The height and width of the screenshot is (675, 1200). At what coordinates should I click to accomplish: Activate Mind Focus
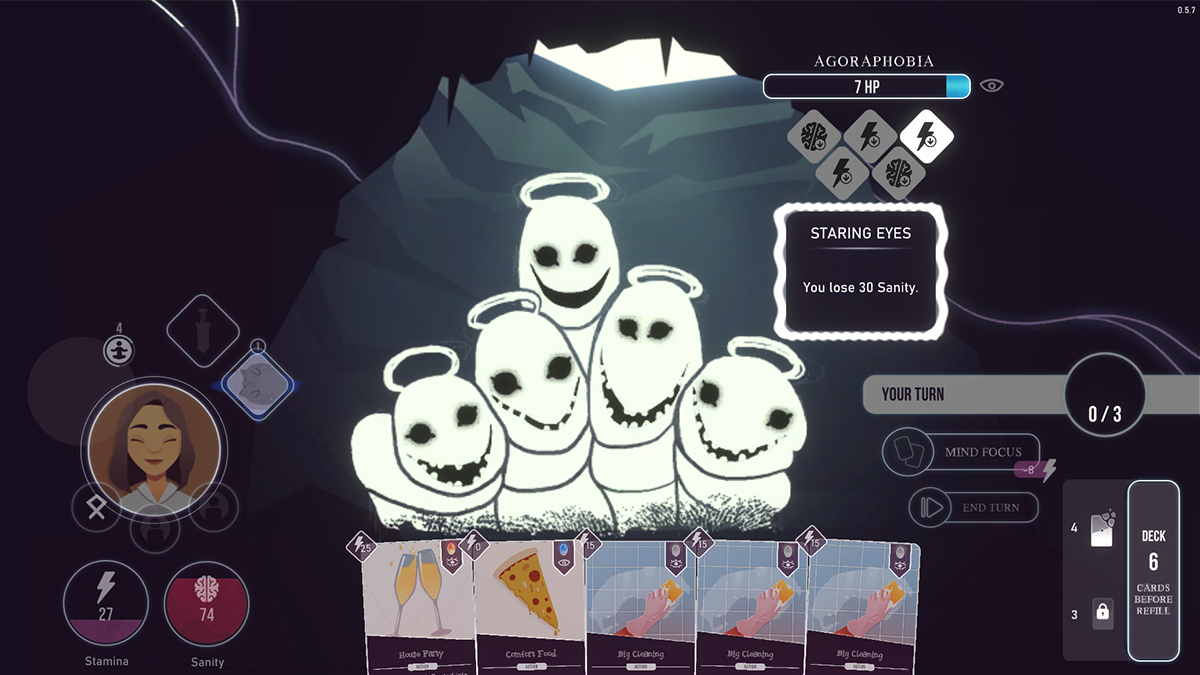[x=962, y=452]
